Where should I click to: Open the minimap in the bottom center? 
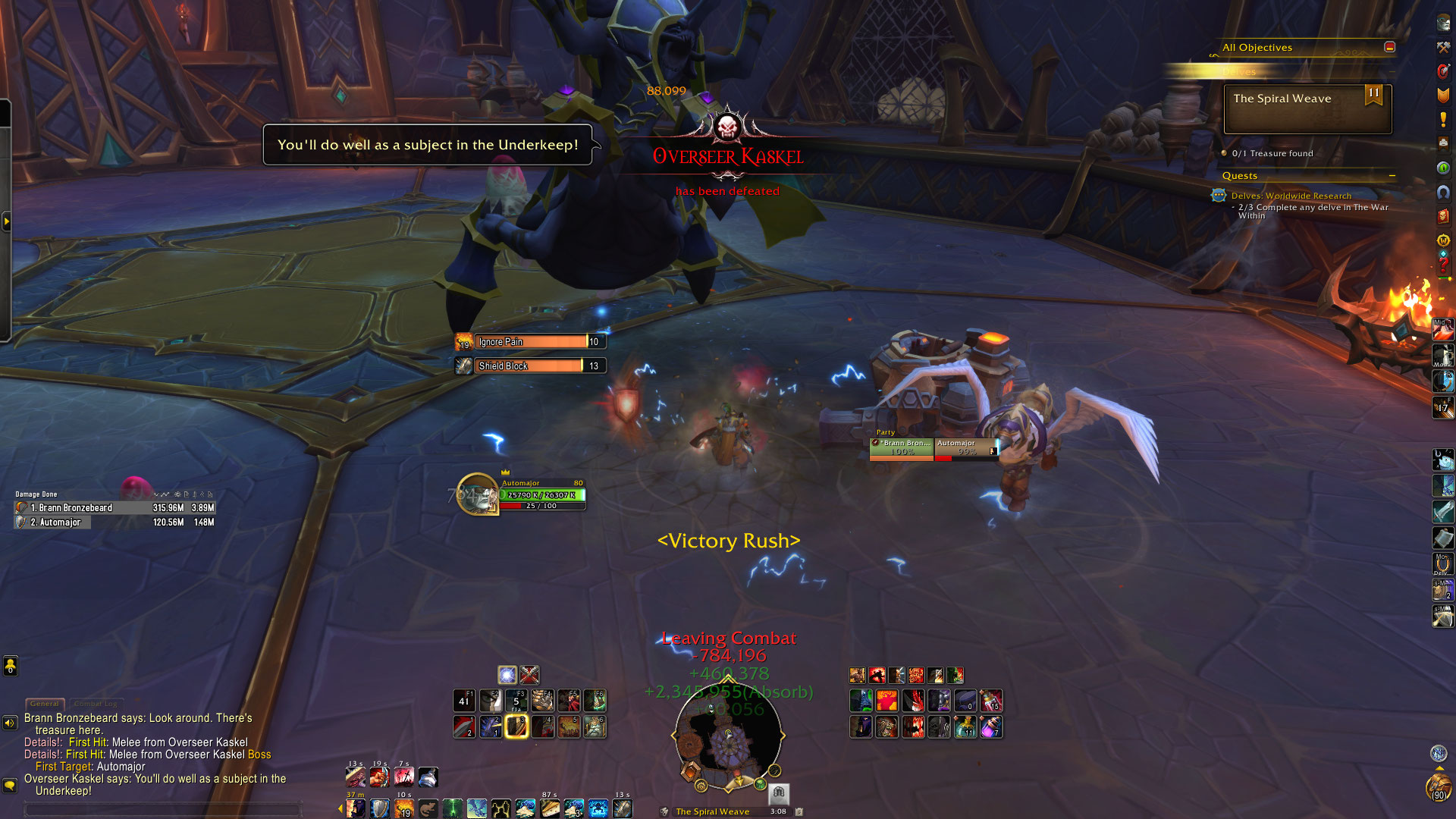click(x=728, y=736)
